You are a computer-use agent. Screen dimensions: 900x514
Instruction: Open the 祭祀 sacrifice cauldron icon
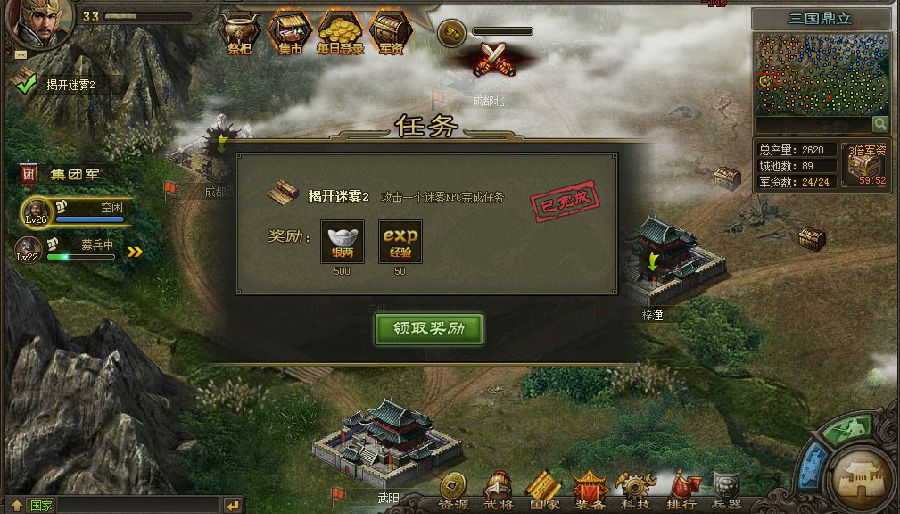[240, 31]
